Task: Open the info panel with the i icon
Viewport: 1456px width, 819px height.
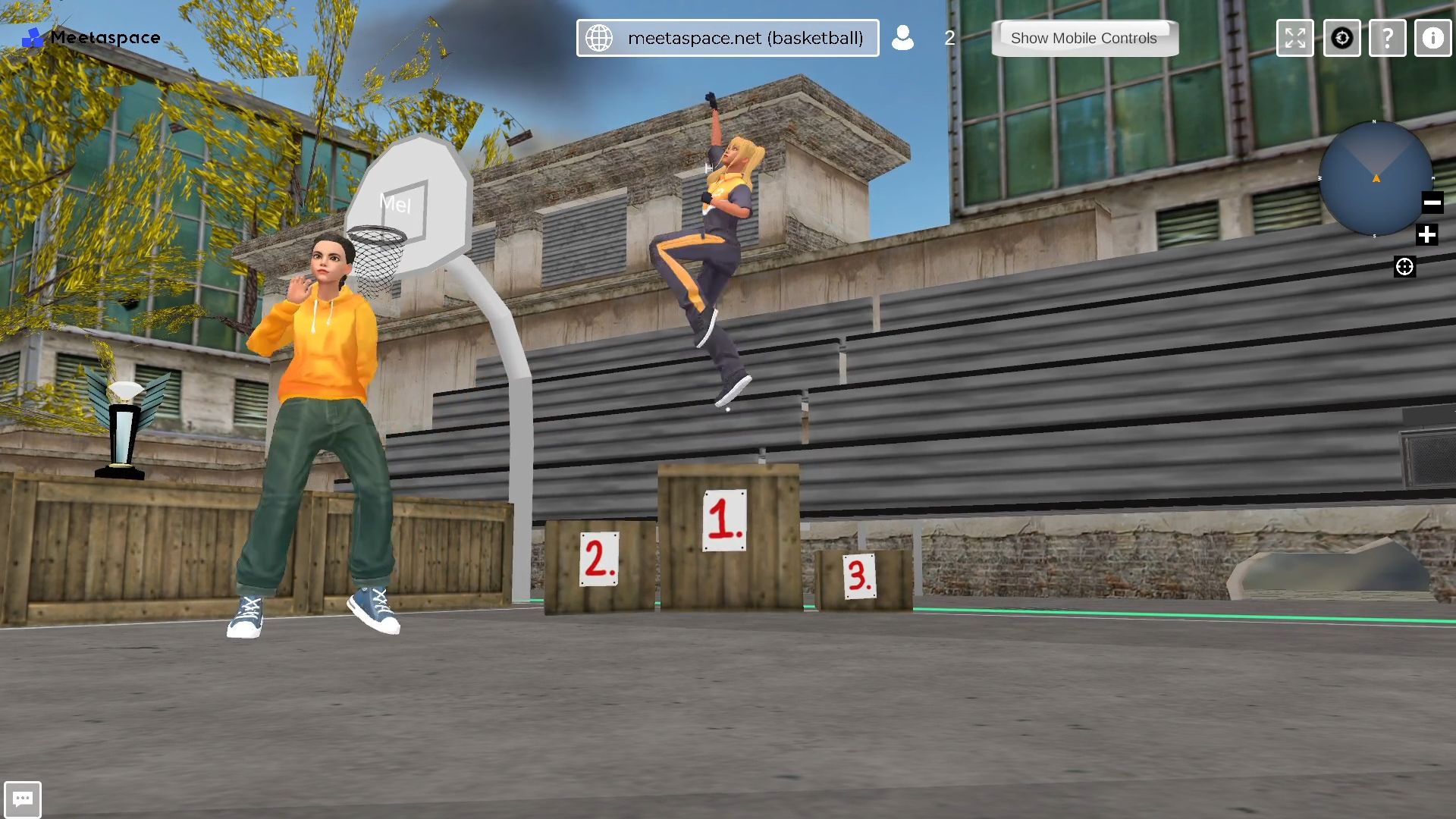Action: point(1432,38)
